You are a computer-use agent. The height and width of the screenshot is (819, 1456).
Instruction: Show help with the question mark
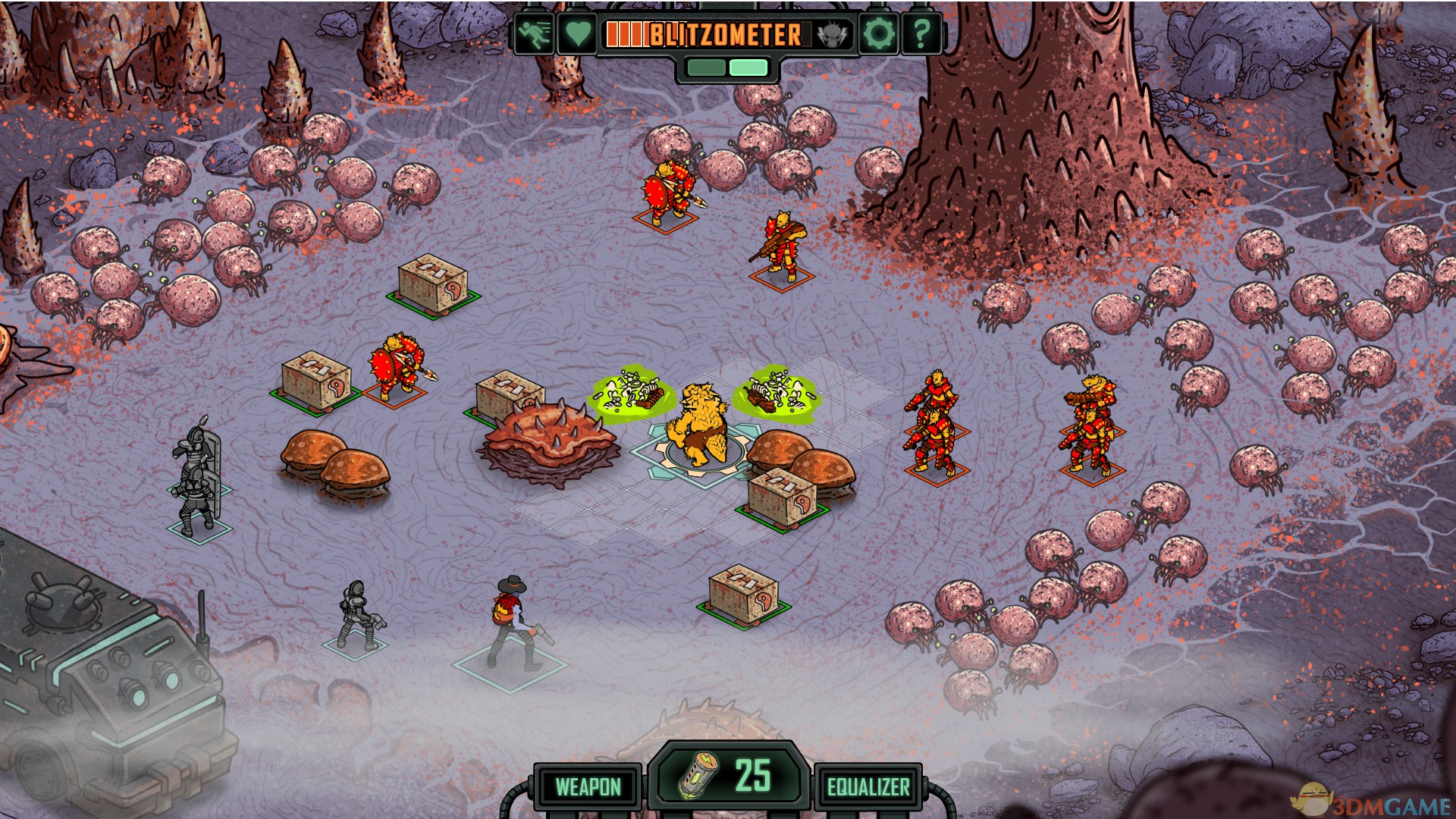click(x=921, y=34)
